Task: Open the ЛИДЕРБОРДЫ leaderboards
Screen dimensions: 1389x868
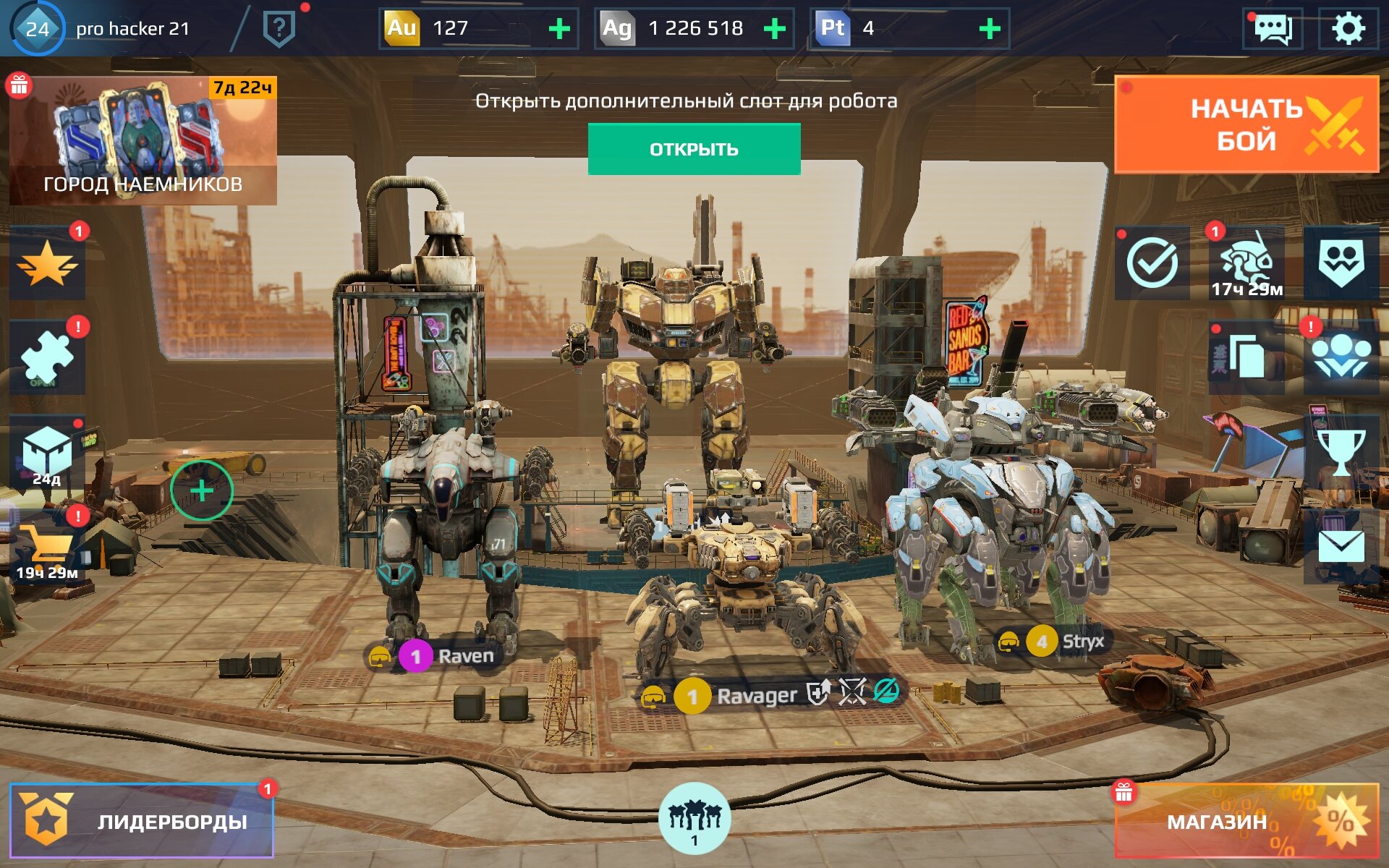Action: click(142, 821)
